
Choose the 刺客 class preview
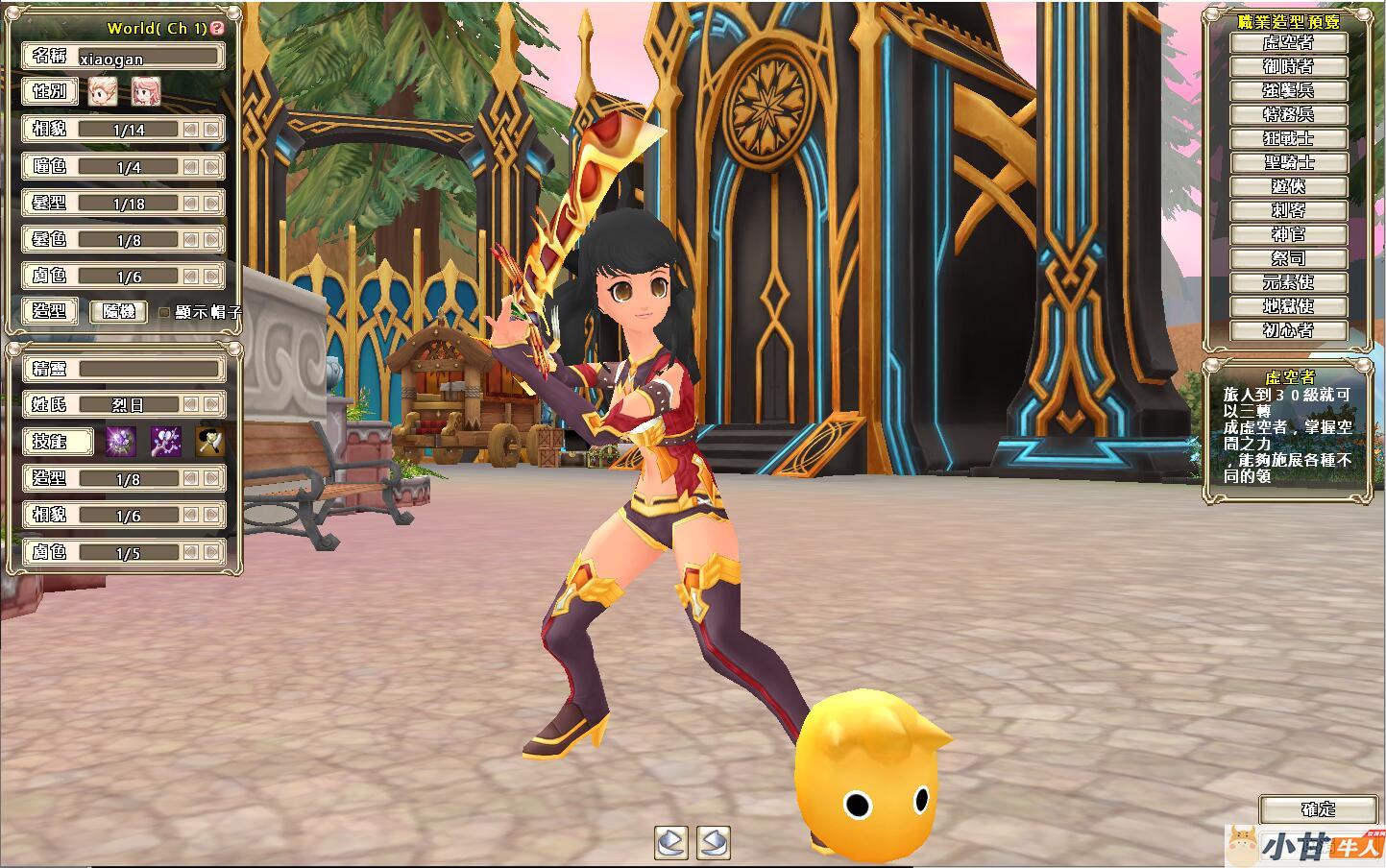(1289, 211)
